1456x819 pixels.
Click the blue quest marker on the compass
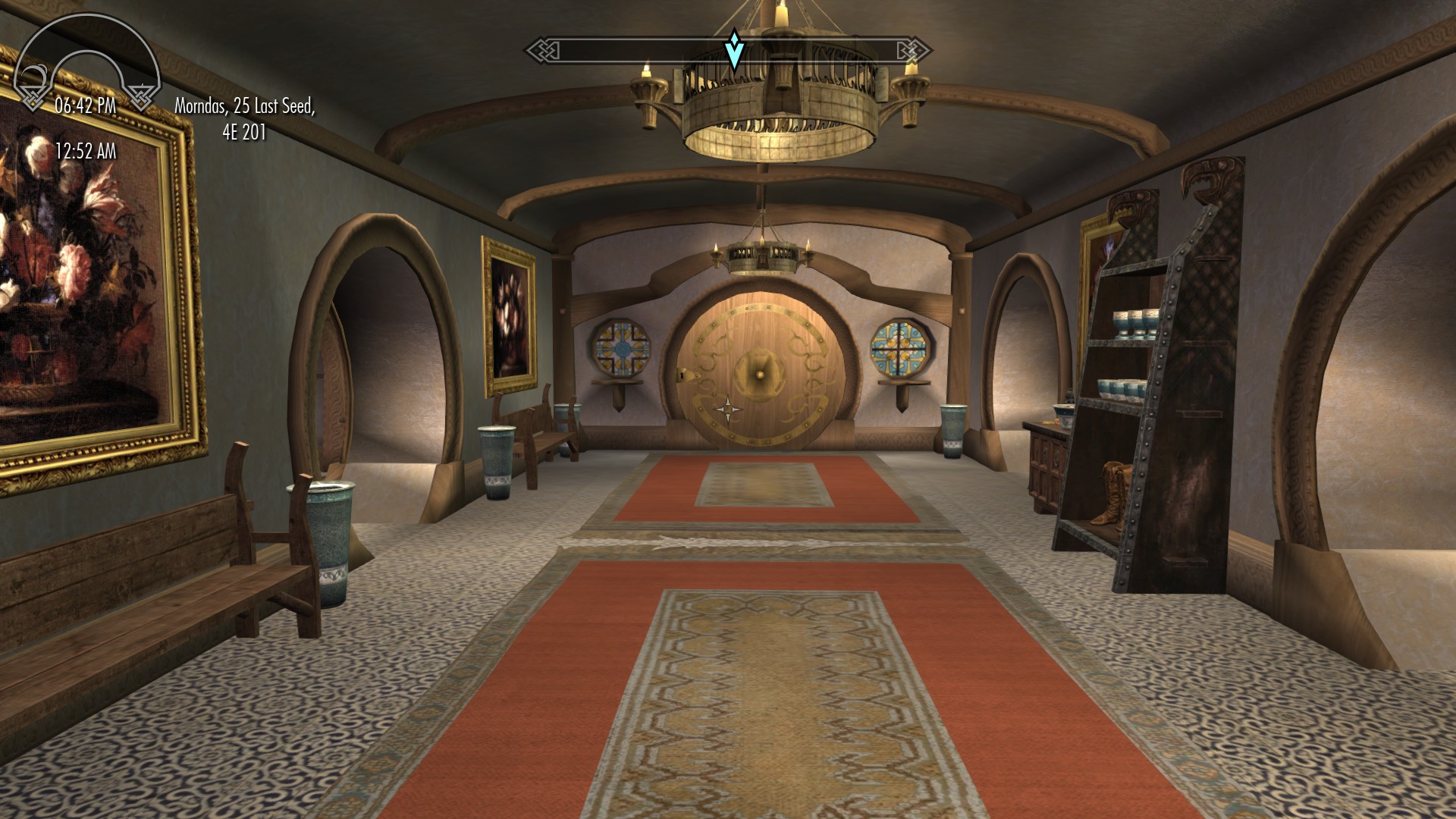[733, 49]
